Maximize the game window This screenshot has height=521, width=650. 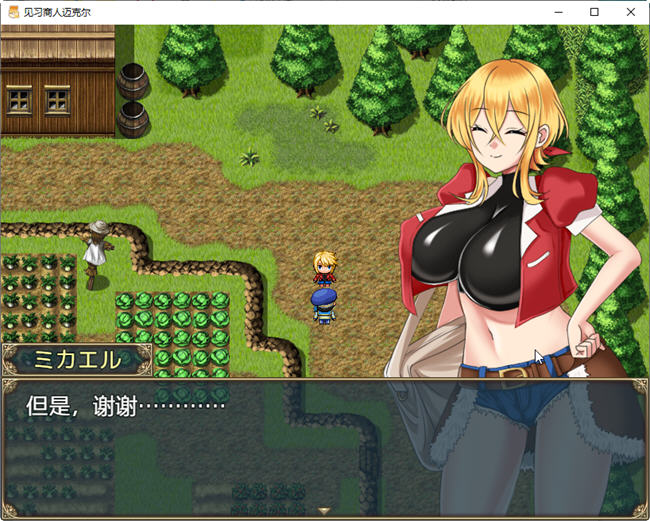pyautogui.click(x=594, y=12)
